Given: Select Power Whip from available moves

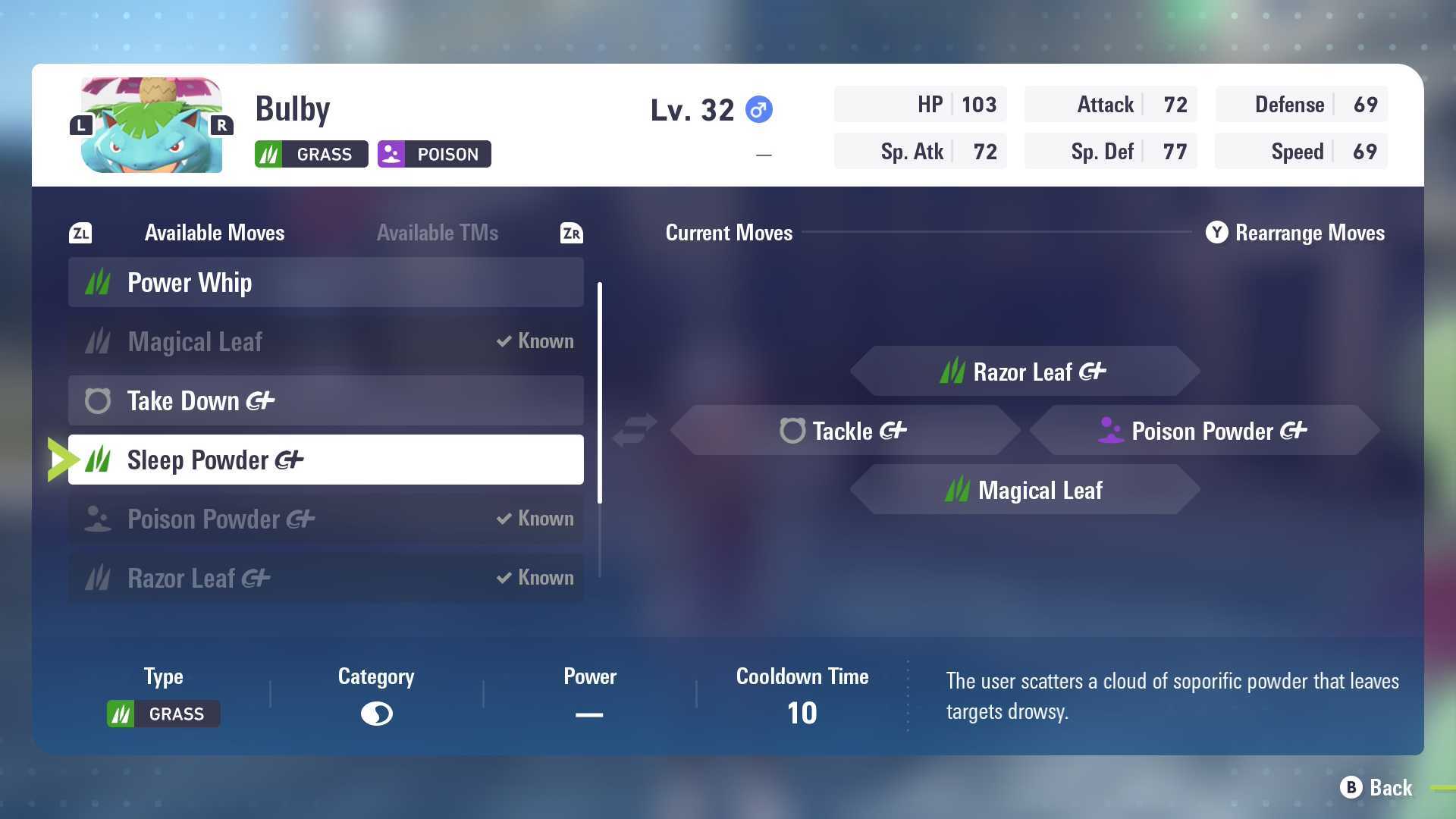Looking at the screenshot, I should coord(325,282).
